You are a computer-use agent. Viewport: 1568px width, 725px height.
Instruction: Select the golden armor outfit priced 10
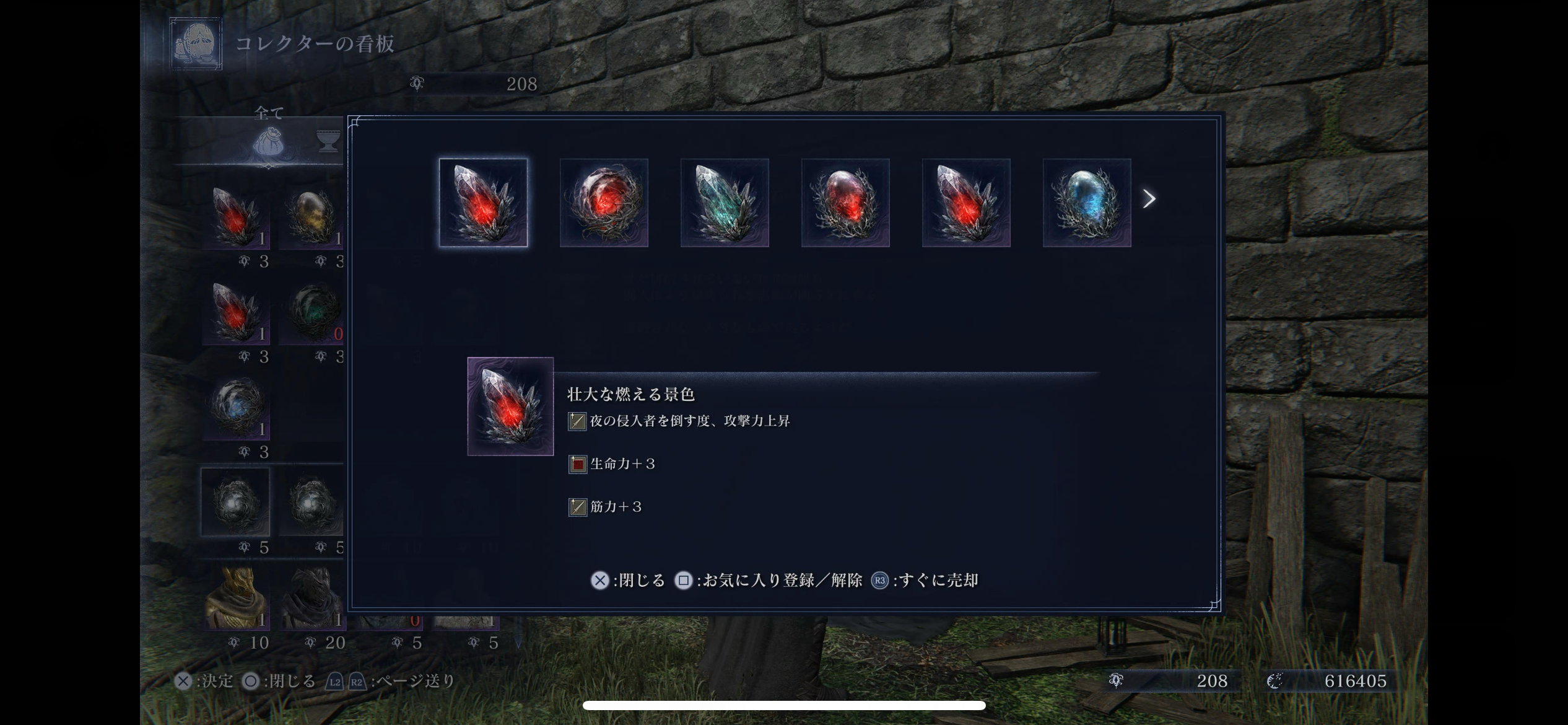(237, 599)
